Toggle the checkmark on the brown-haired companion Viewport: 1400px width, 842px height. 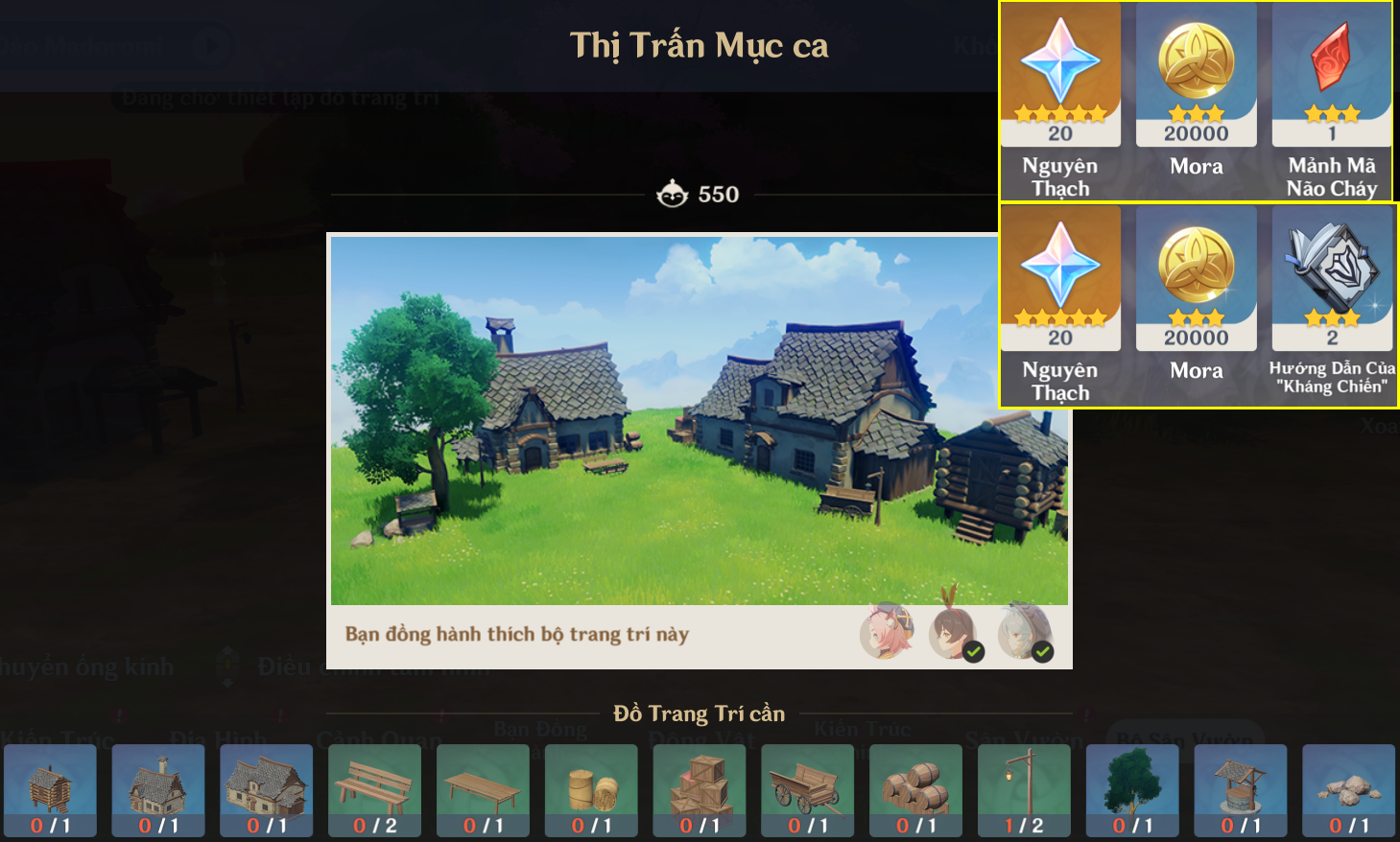click(975, 649)
